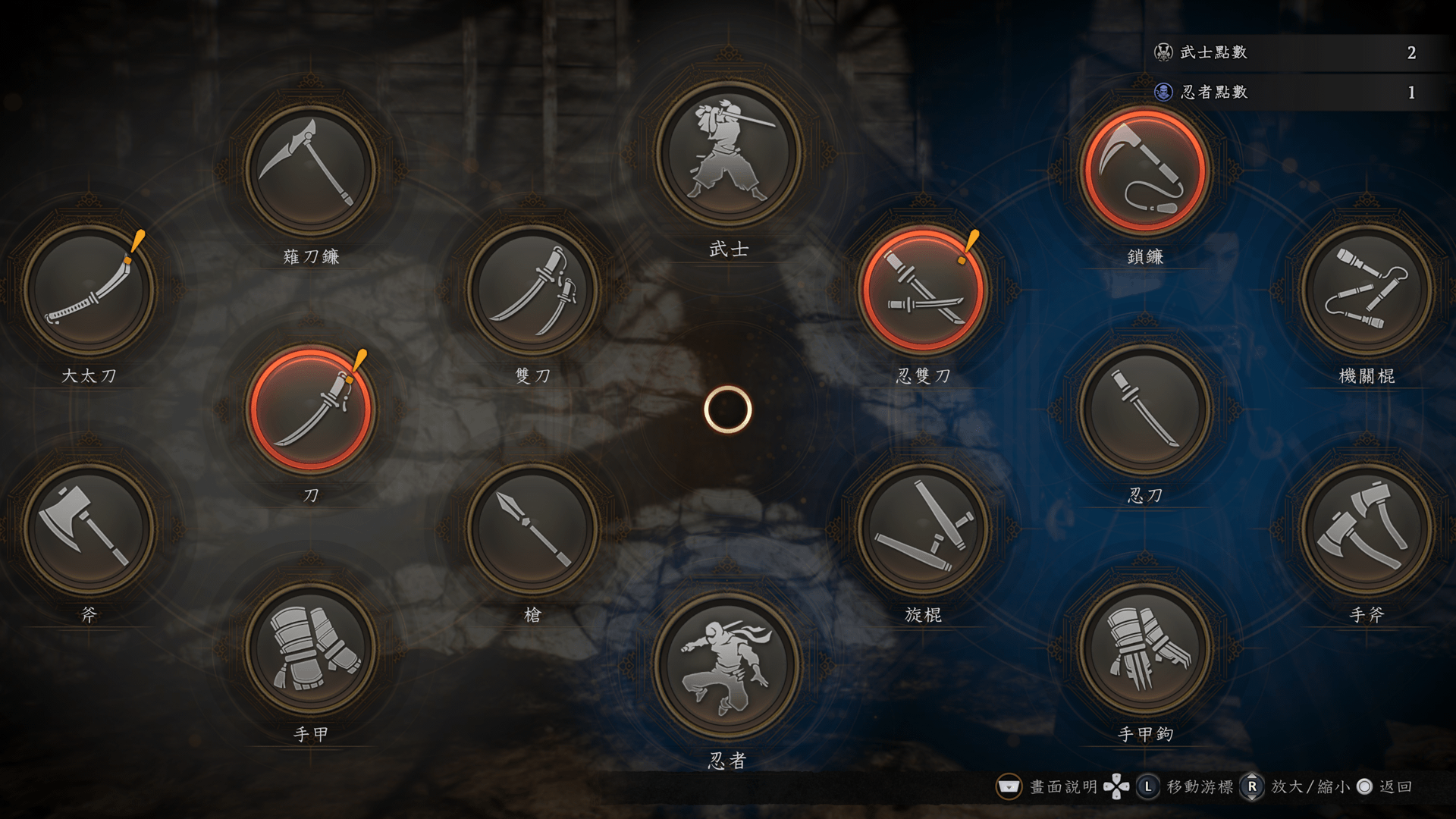
Task: Select the 槍 spear skill node
Action: pyautogui.click(x=532, y=528)
